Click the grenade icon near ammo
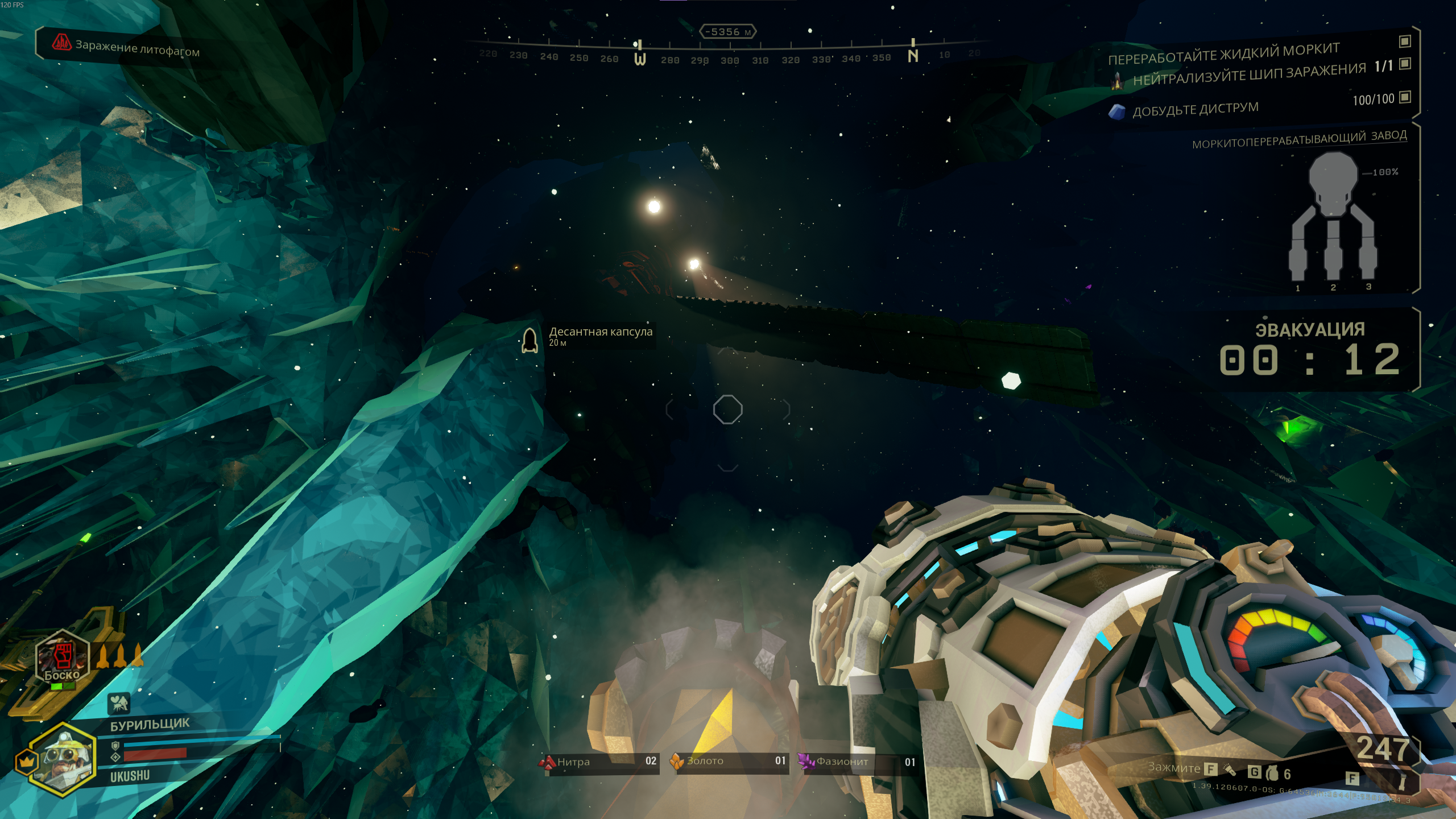 tap(1272, 773)
